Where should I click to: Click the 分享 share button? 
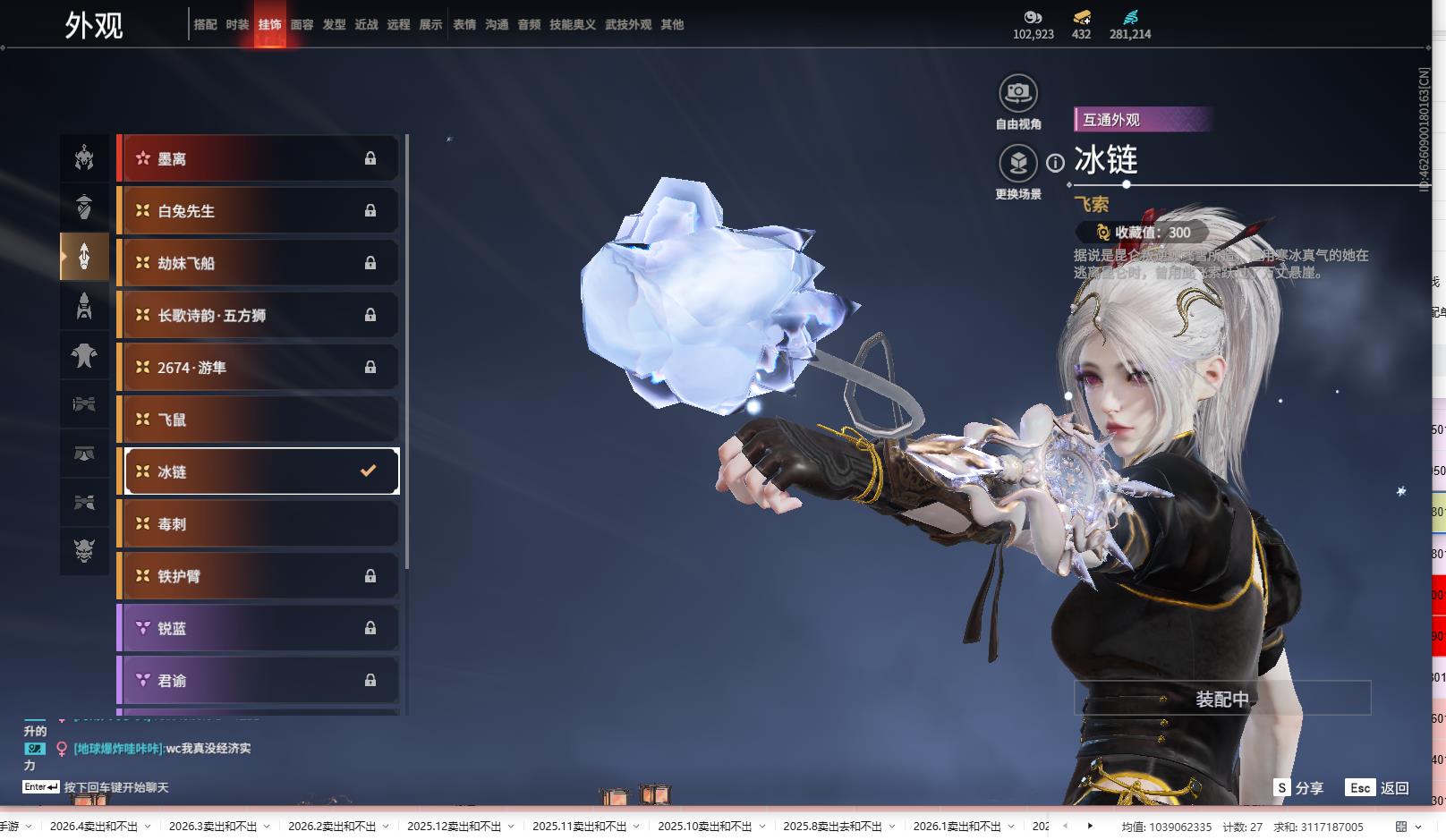click(1299, 788)
